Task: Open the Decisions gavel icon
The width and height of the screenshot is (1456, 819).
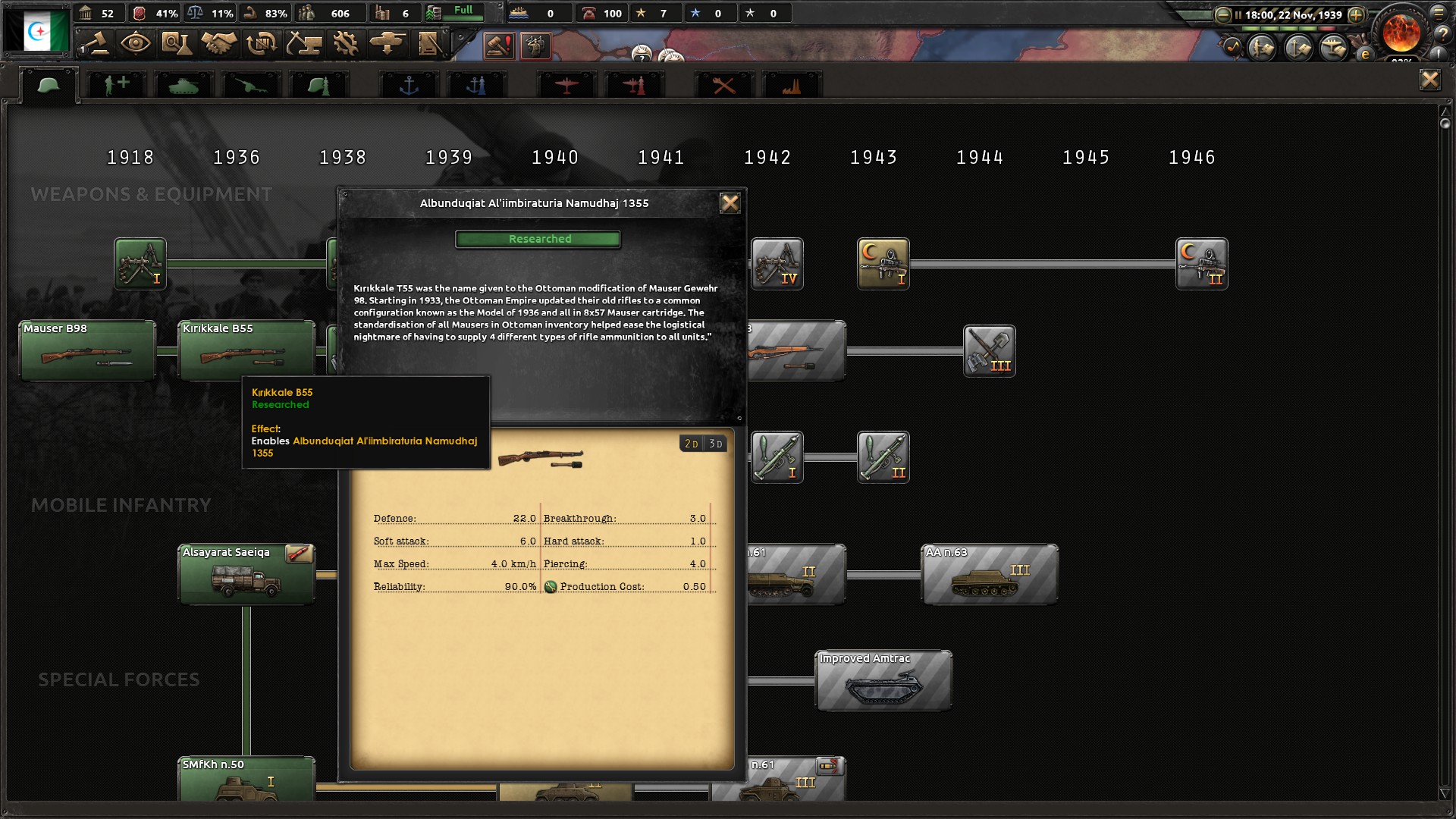Action: point(99,43)
